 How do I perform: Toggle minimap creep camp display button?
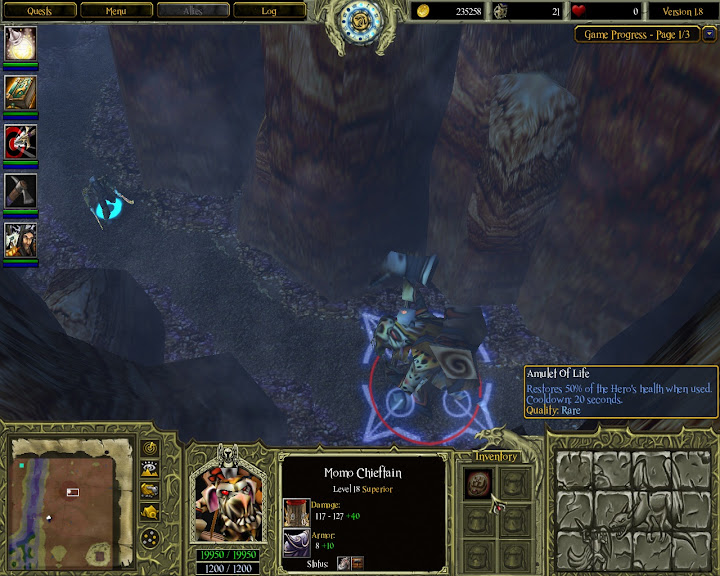(x=151, y=510)
